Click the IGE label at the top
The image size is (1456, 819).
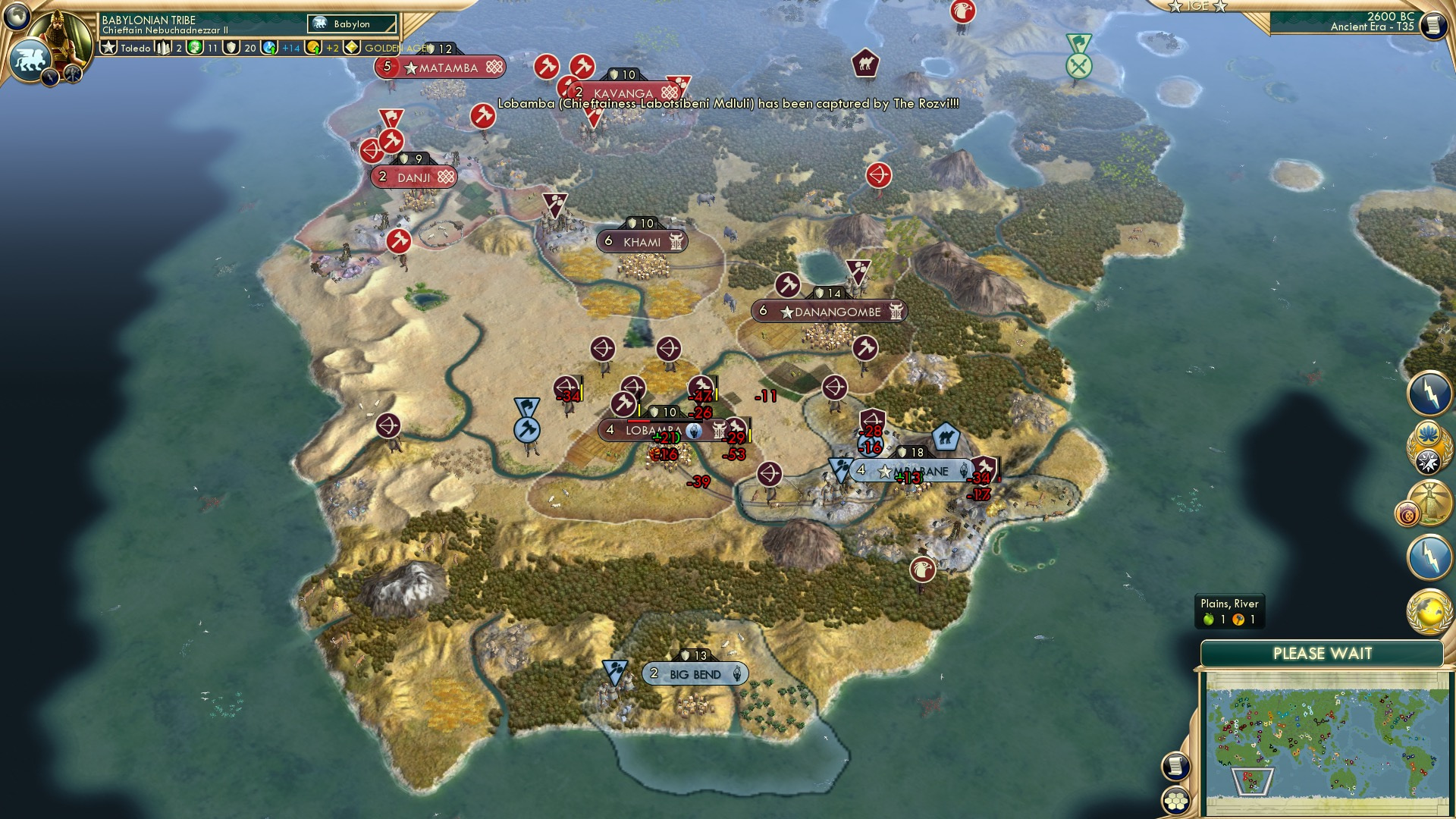point(1198,6)
